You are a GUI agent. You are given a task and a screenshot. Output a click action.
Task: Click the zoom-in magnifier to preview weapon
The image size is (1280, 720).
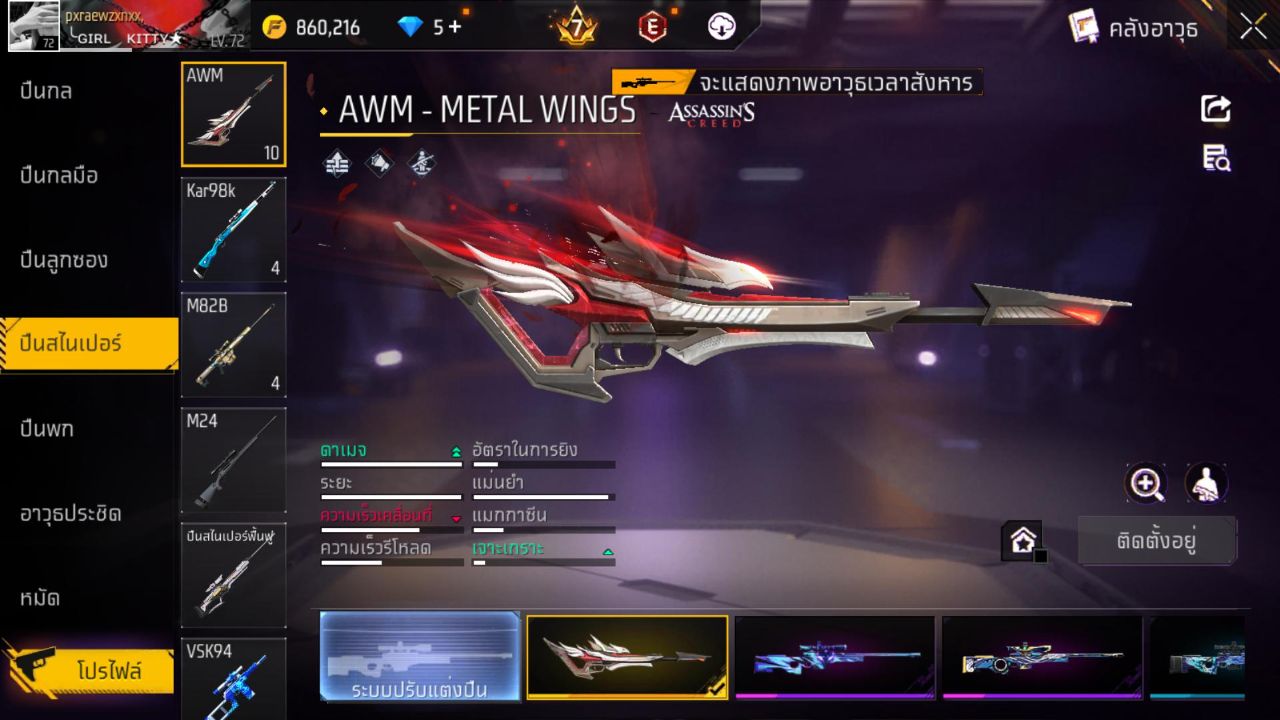(x=1146, y=484)
